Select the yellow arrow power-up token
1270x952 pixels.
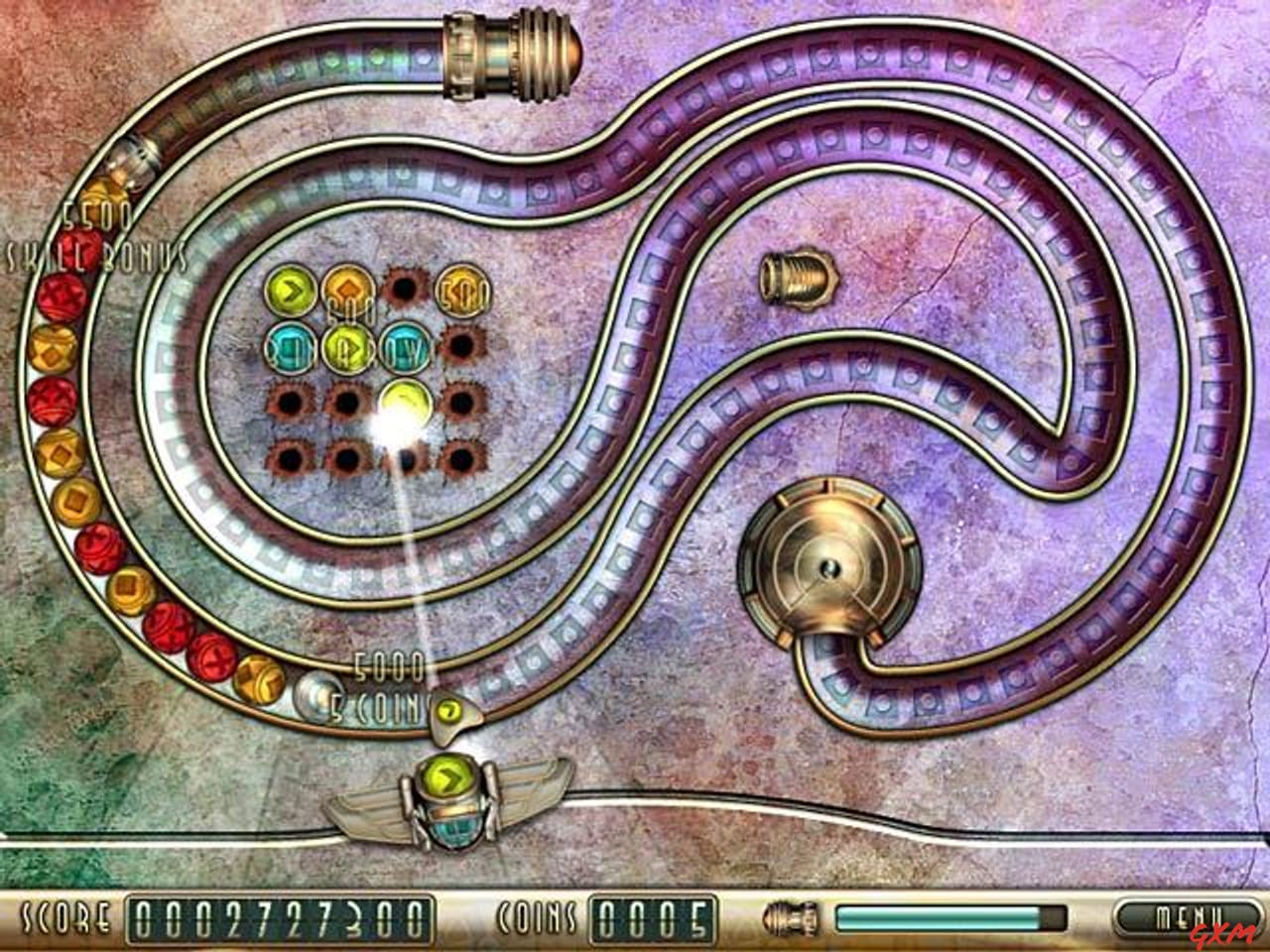click(290, 290)
